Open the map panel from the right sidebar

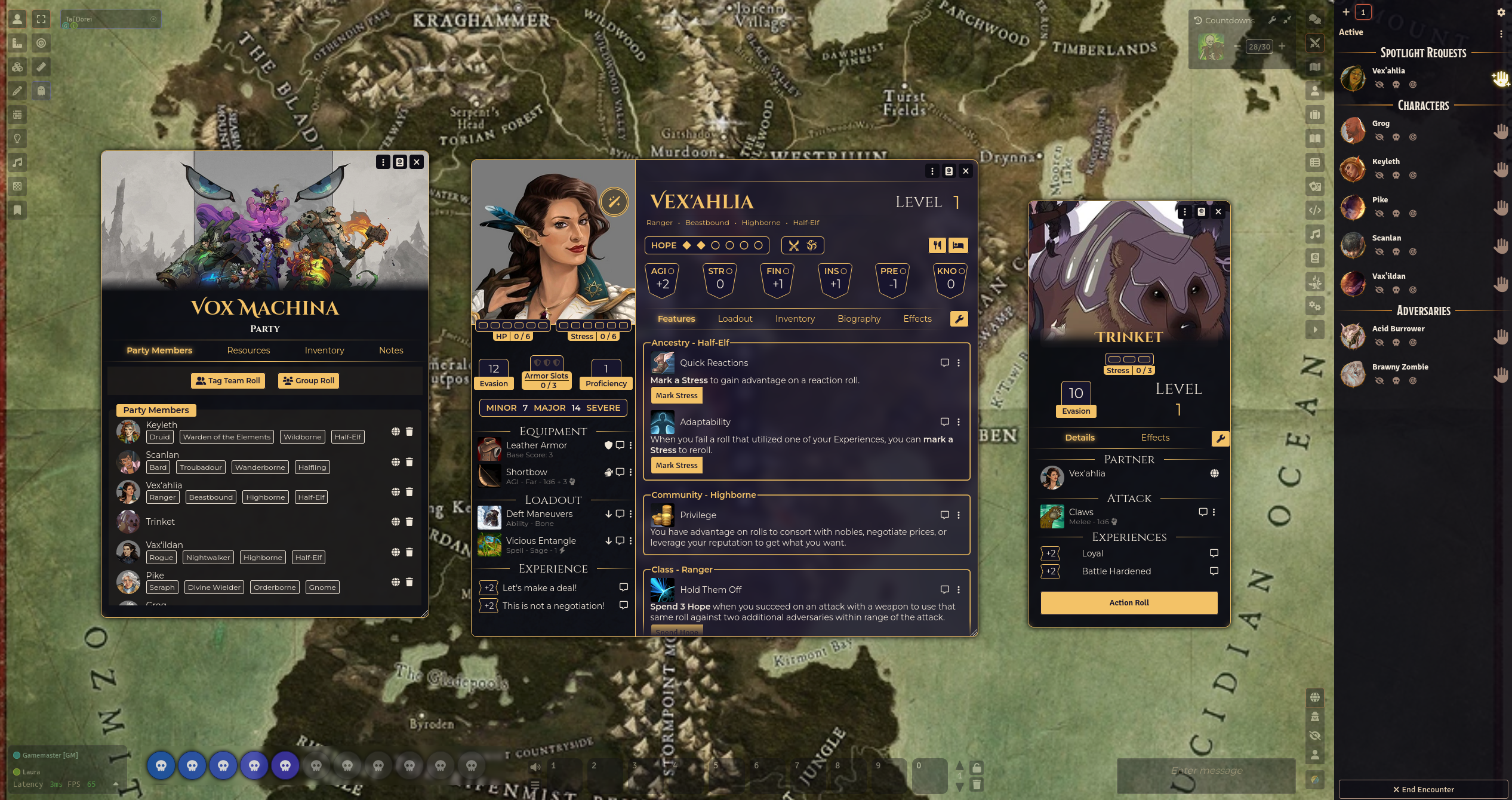tap(1315, 67)
